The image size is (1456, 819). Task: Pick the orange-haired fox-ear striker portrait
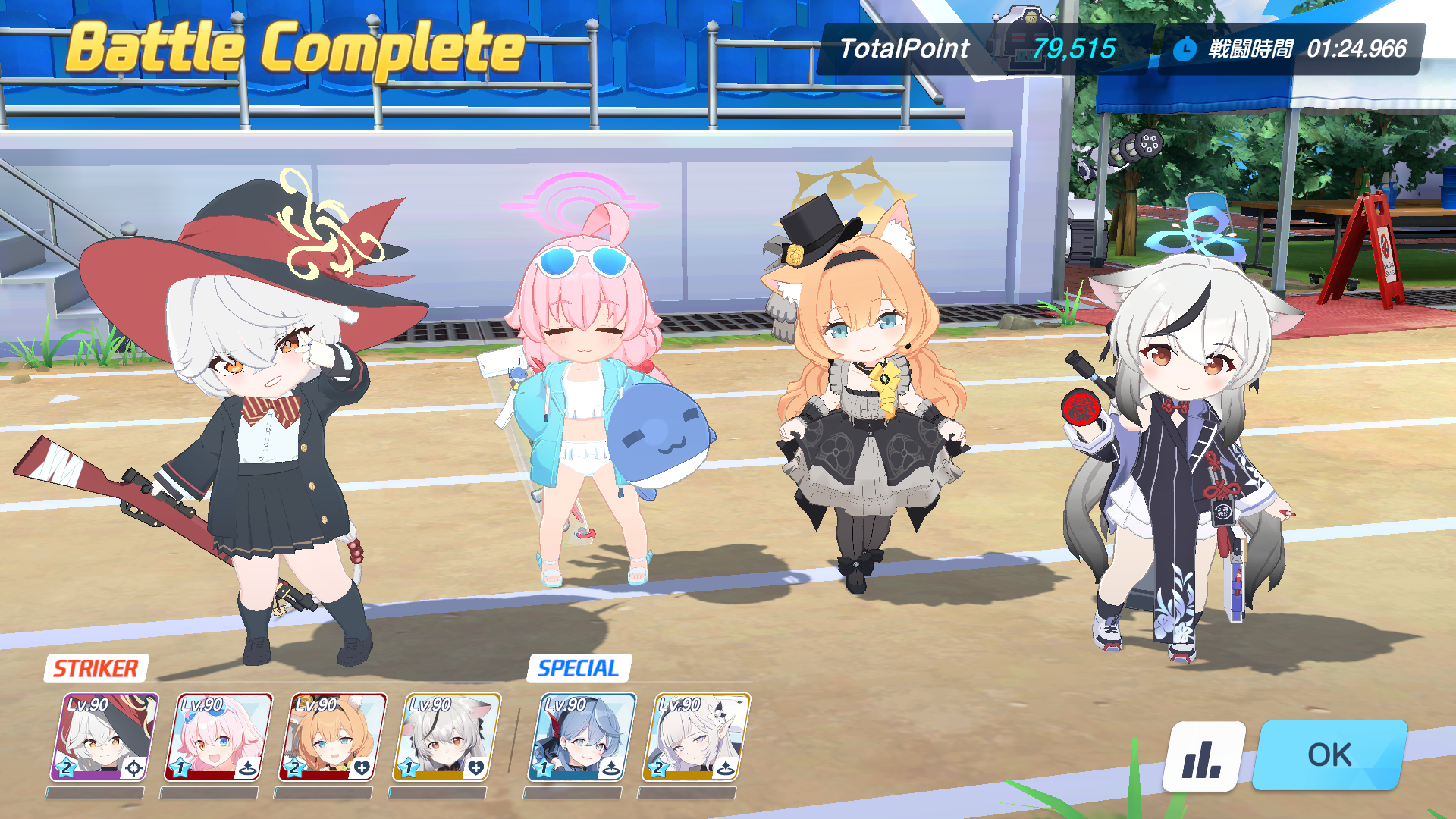[332, 737]
